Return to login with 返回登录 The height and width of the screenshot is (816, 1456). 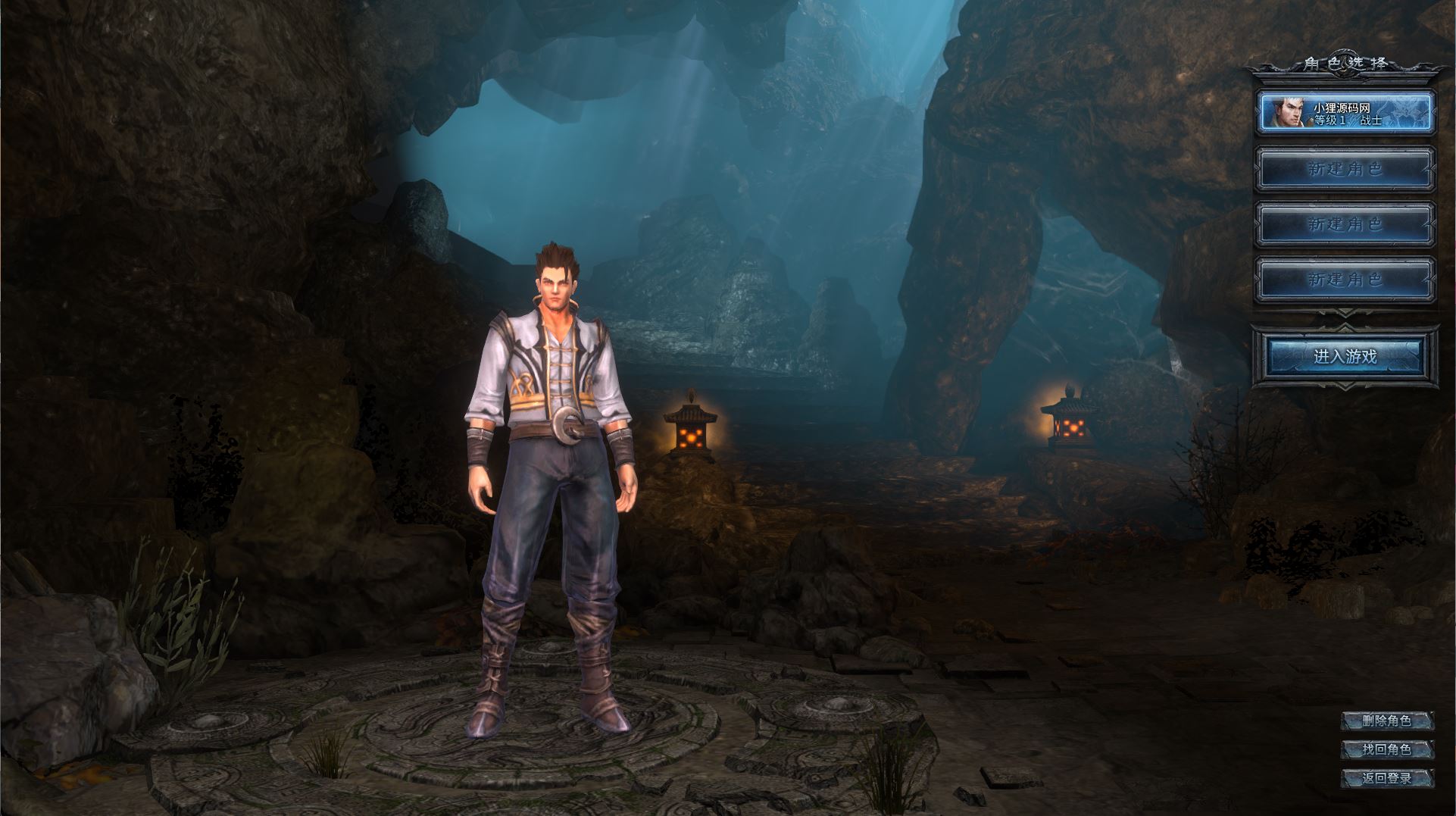pos(1386,778)
